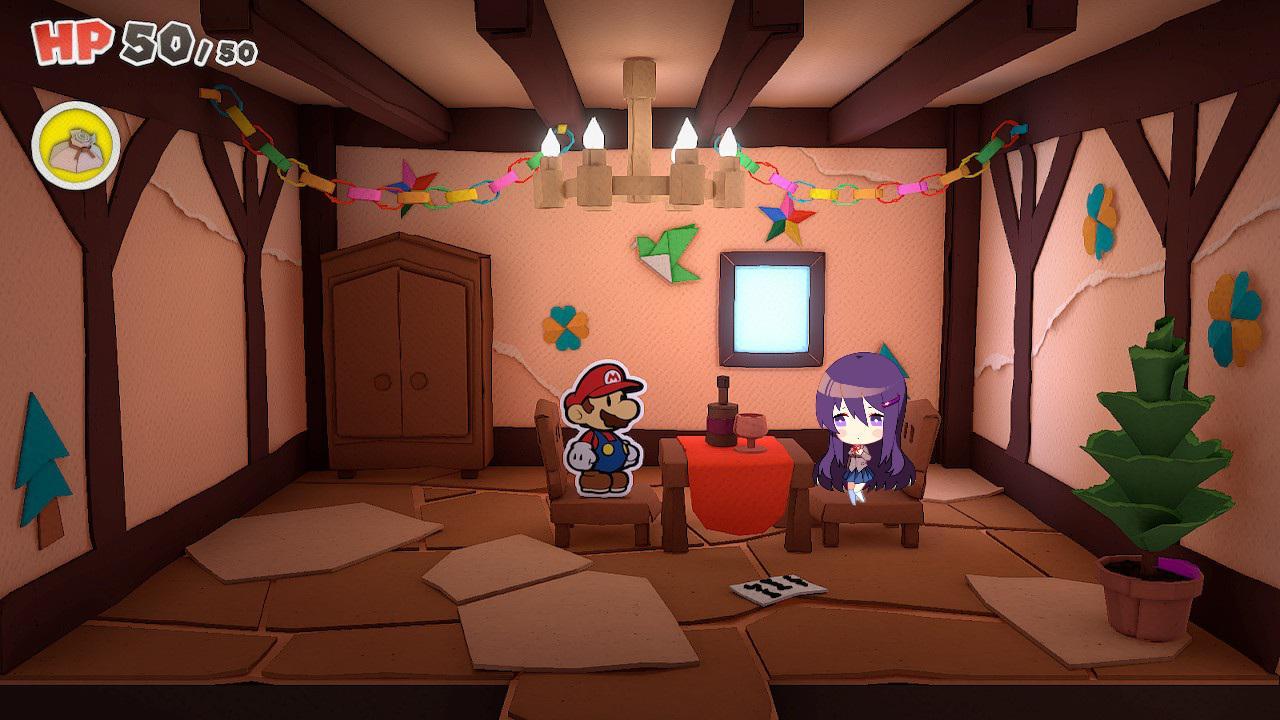Click the red HP heart icon
Screen dimensions: 1280x720
(x=62, y=44)
